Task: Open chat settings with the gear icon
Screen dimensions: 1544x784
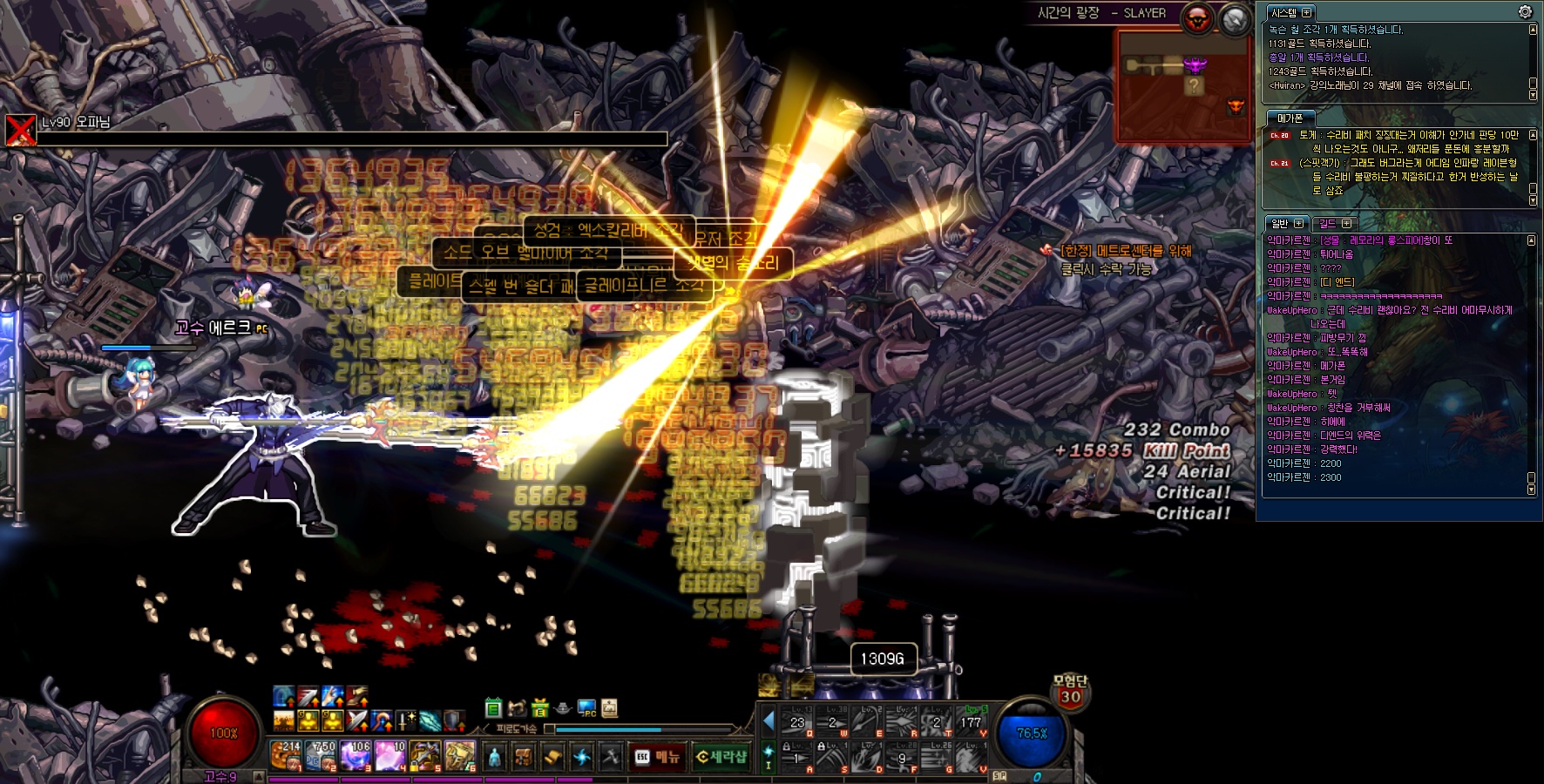Action: click(1525, 11)
